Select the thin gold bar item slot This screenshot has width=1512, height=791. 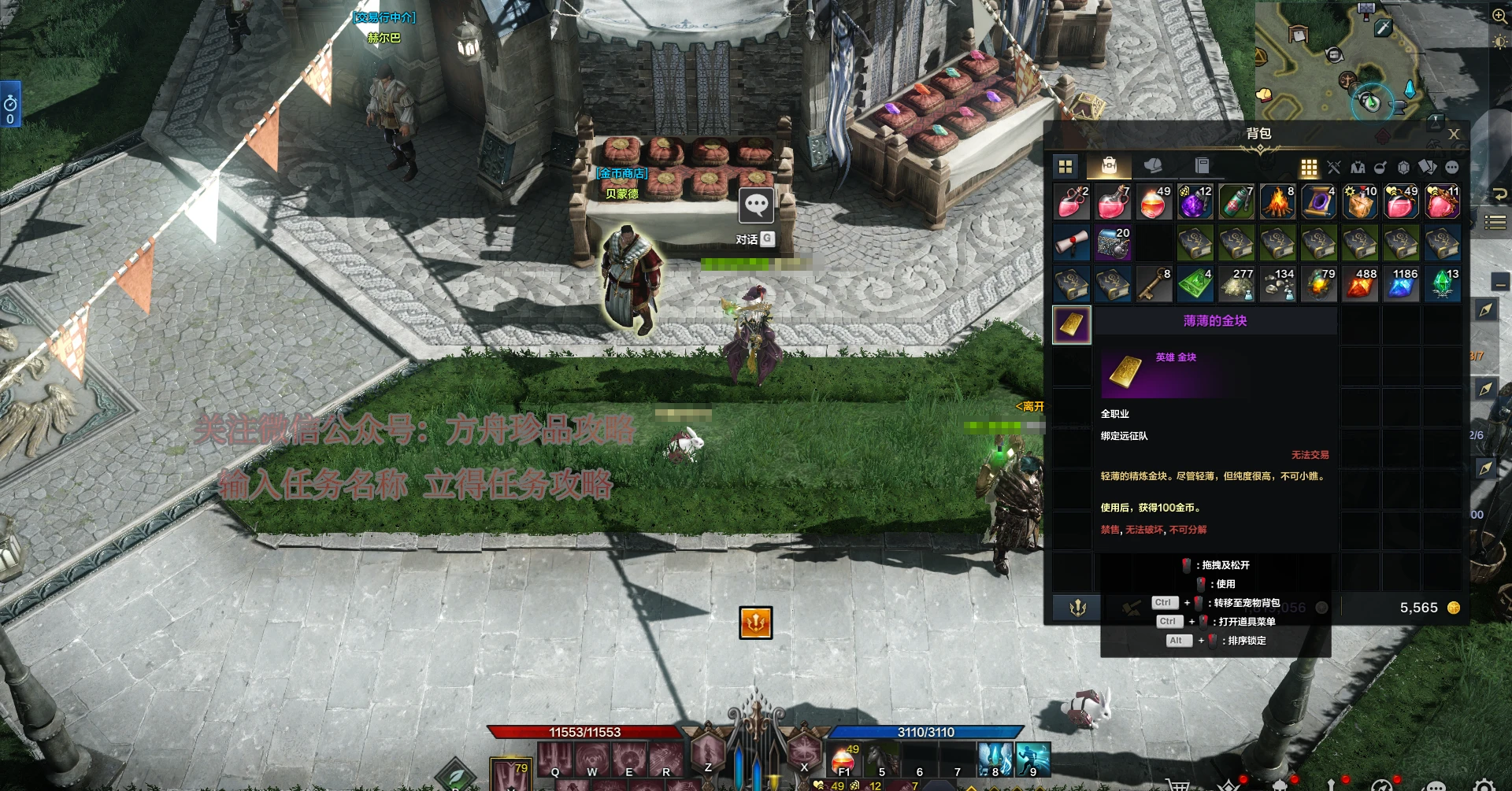pyautogui.click(x=1072, y=325)
